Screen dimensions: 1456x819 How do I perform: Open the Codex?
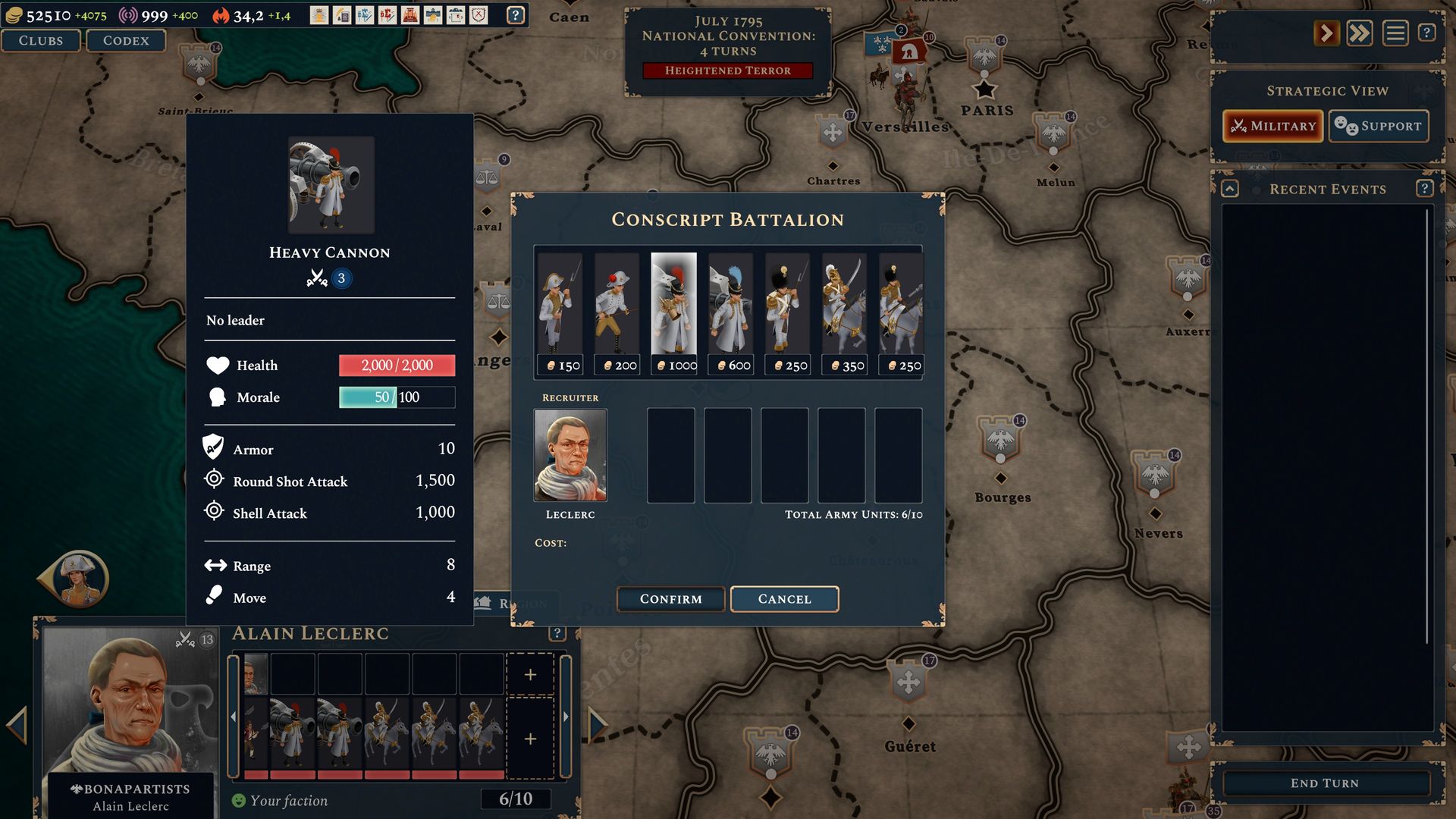coord(126,41)
